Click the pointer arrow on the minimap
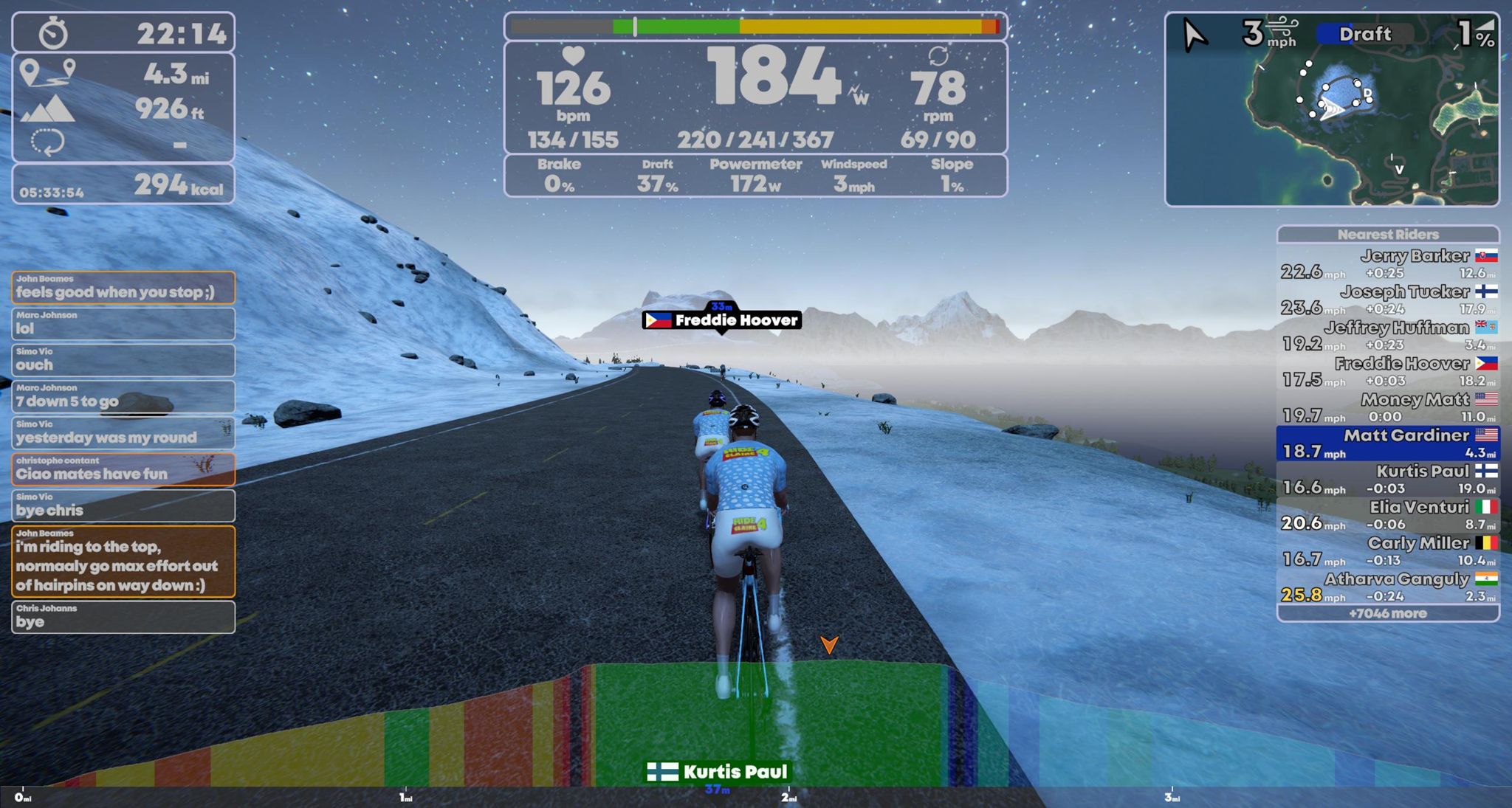This screenshot has height=808, width=1512. coord(1193,33)
